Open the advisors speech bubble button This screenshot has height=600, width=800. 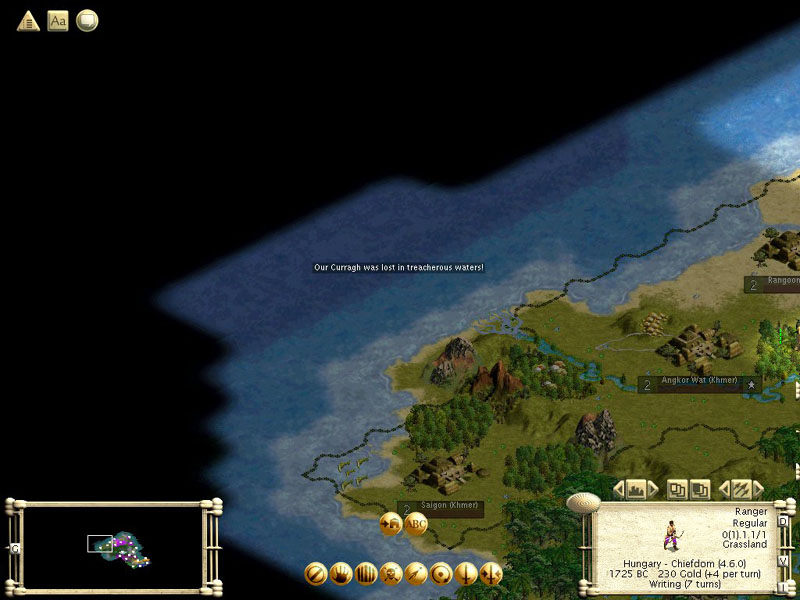tap(87, 20)
